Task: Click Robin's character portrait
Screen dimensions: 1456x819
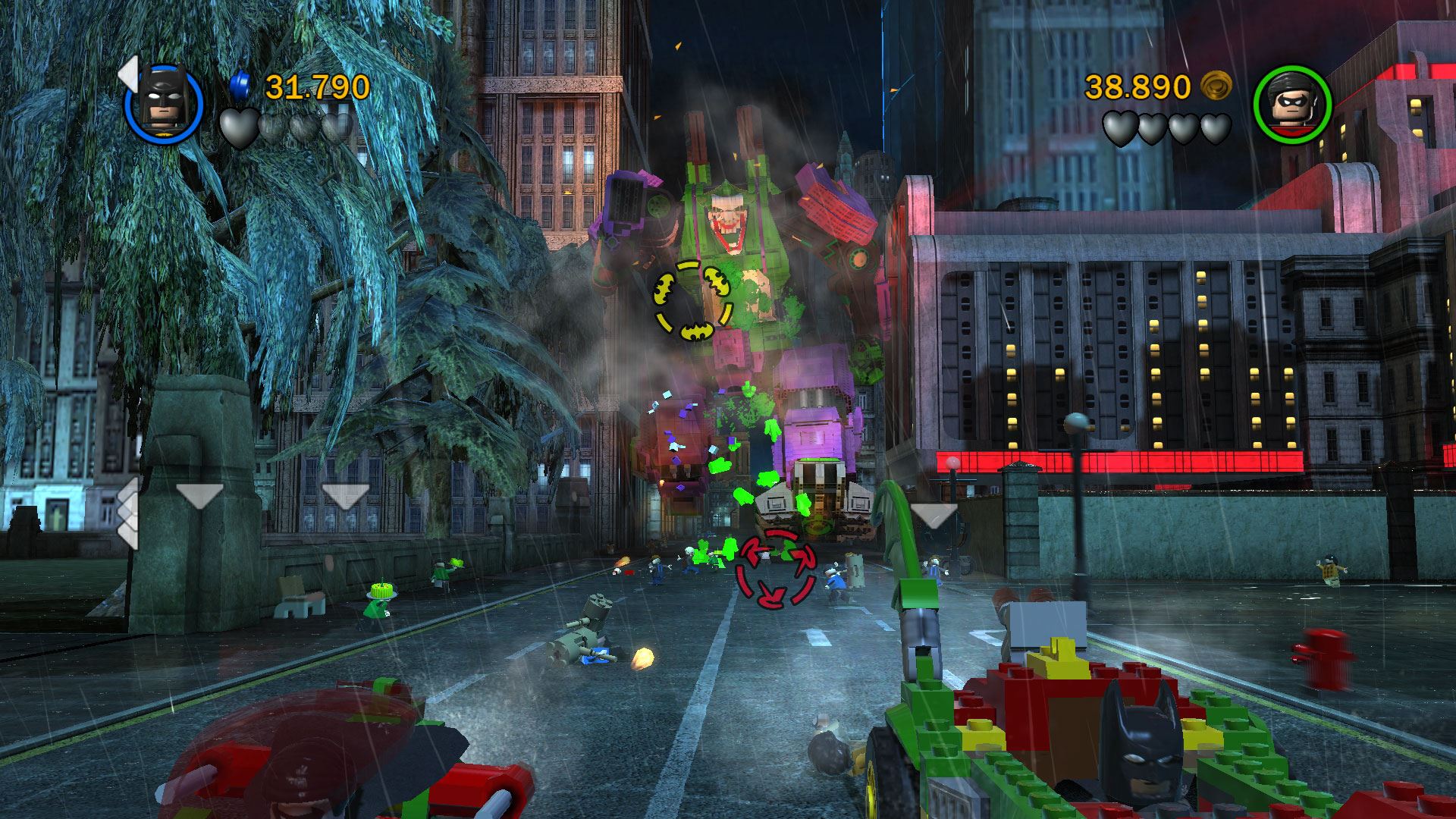Action: [x=1292, y=103]
